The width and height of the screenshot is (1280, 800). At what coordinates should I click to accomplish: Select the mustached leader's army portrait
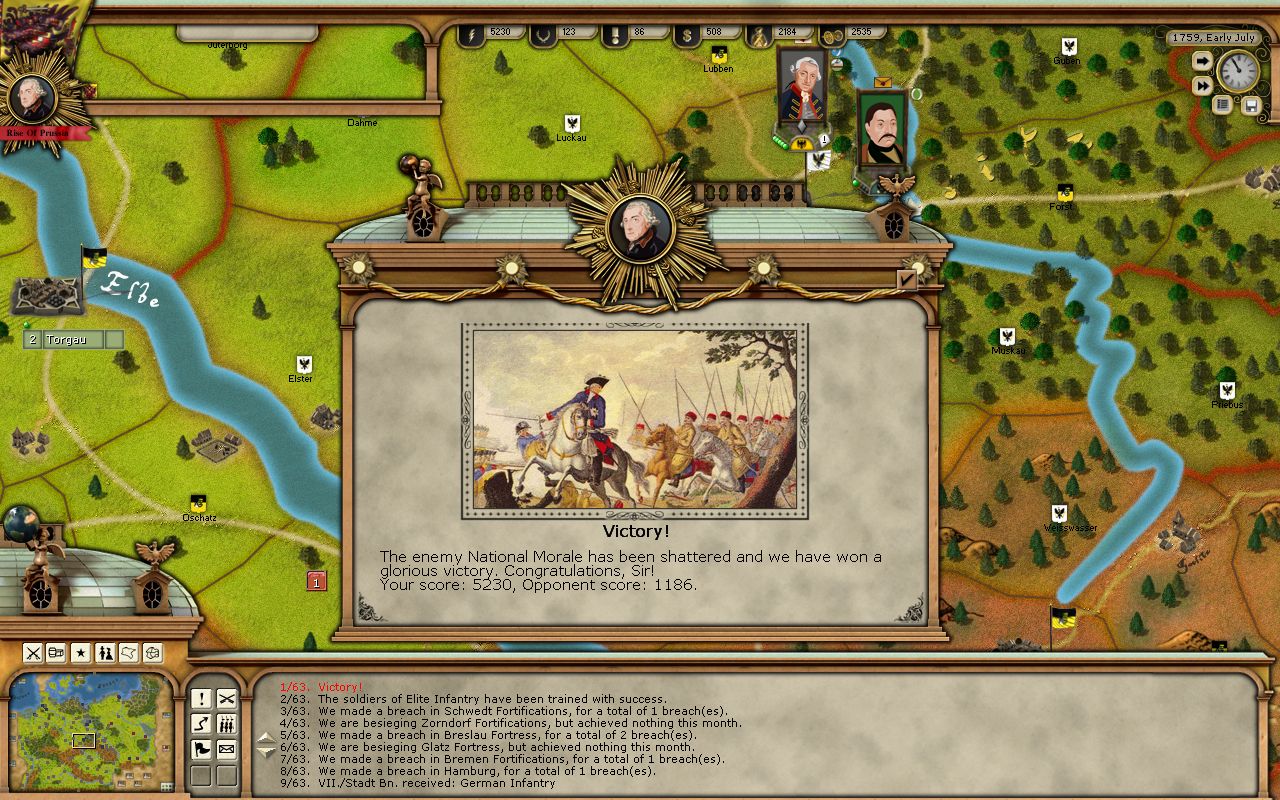pos(881,130)
